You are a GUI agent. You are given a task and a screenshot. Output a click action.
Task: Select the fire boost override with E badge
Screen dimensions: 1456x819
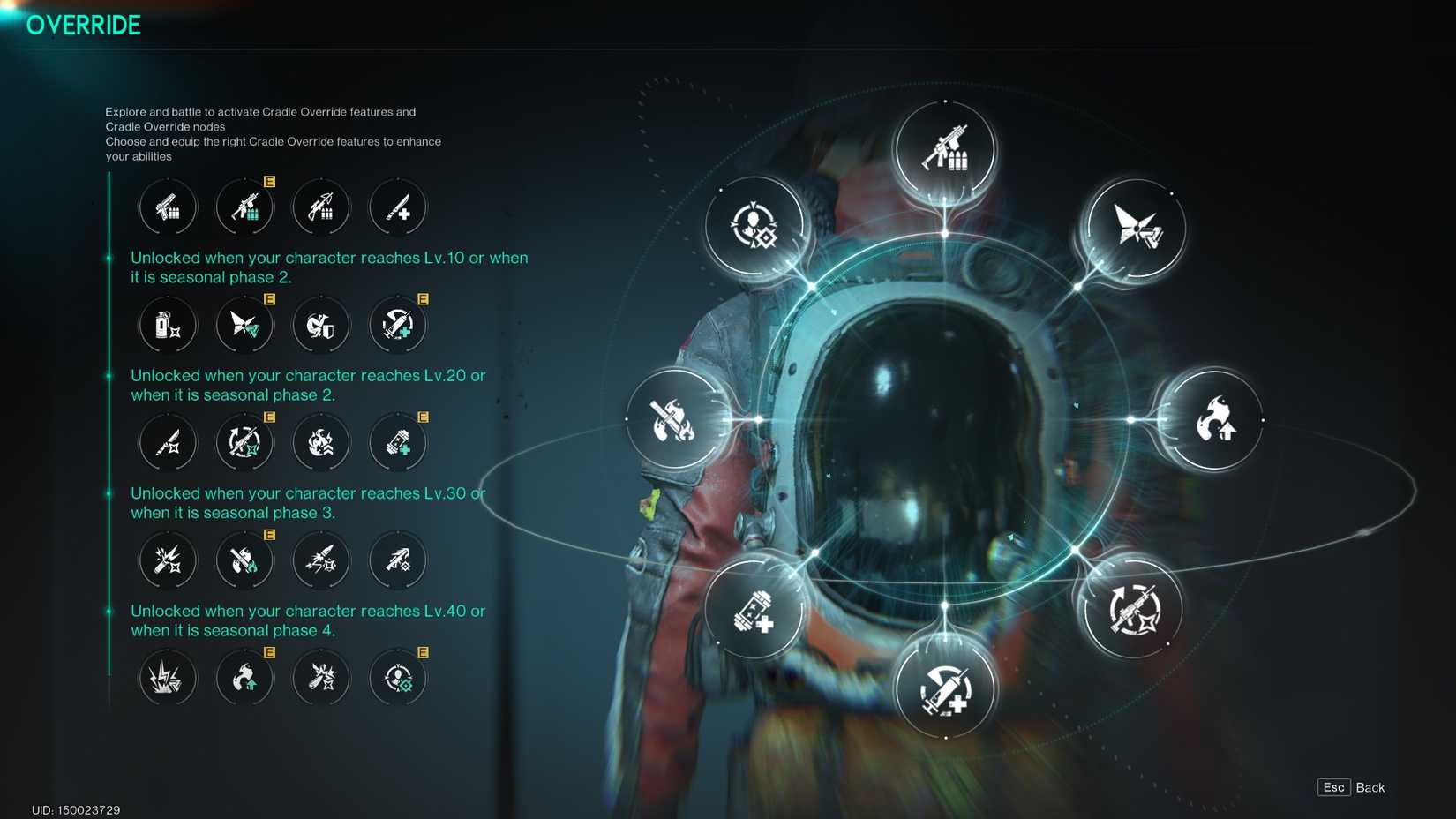tap(244, 678)
